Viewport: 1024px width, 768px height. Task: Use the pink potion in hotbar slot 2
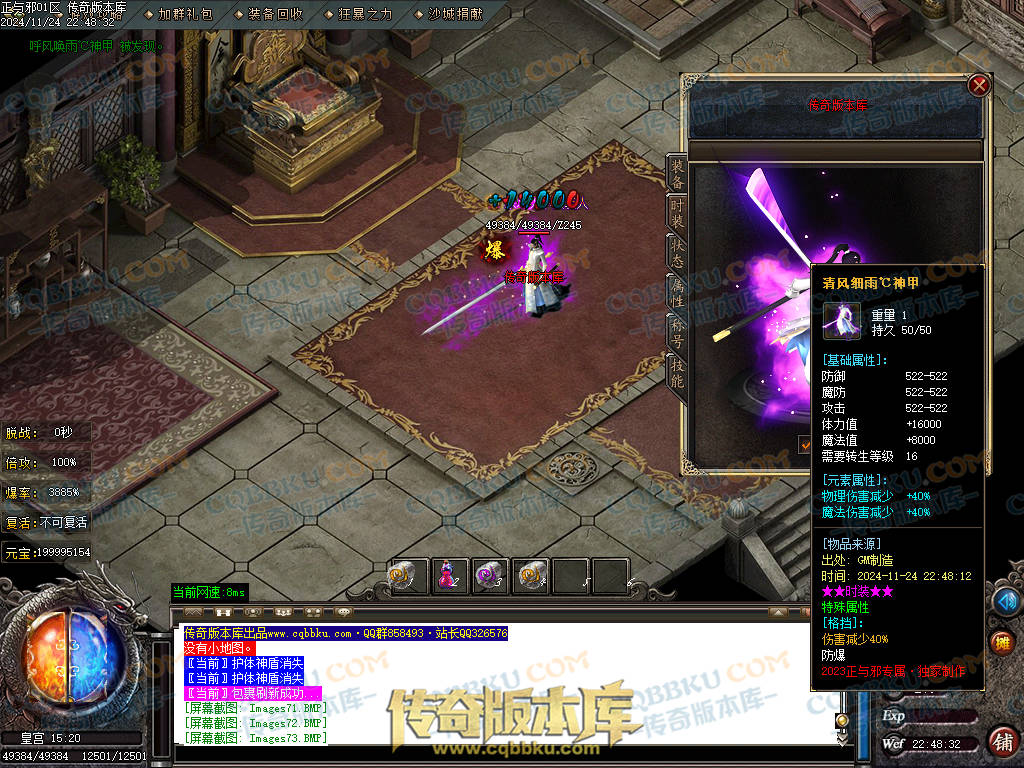point(448,575)
